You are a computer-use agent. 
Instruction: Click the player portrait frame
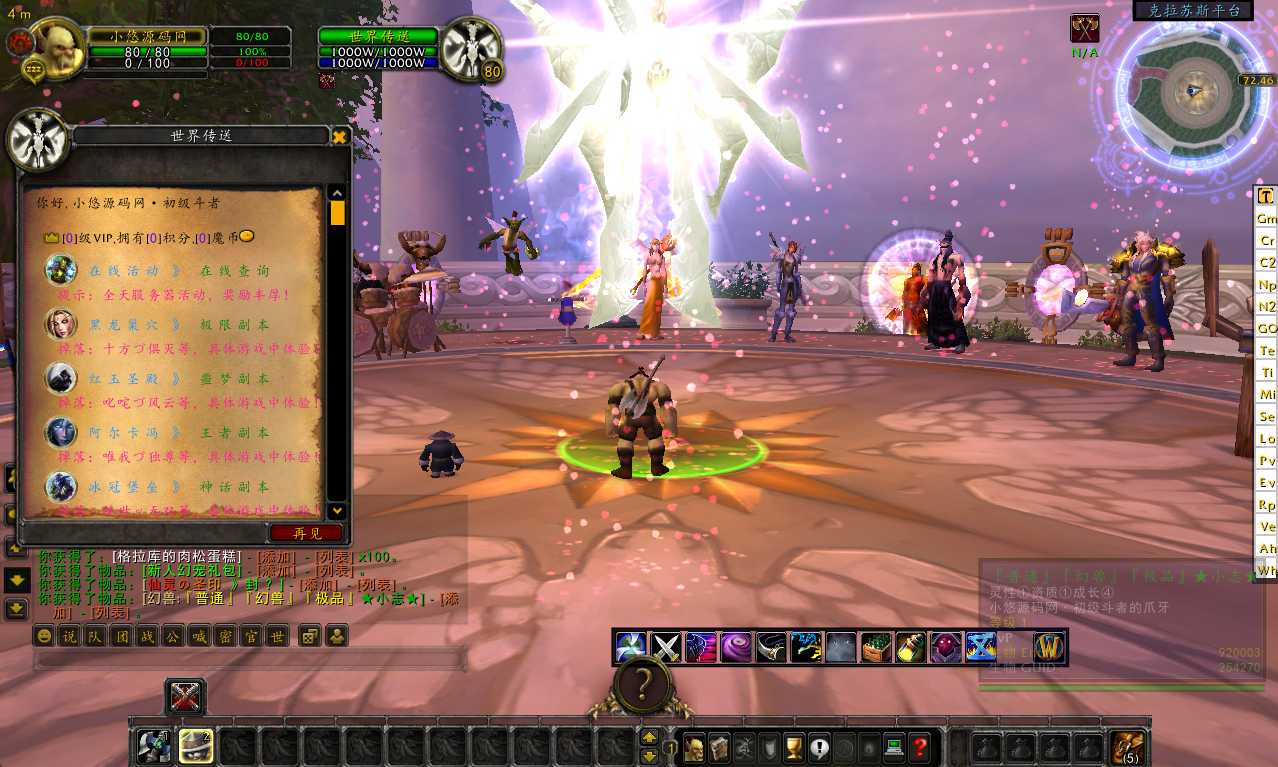pos(53,45)
